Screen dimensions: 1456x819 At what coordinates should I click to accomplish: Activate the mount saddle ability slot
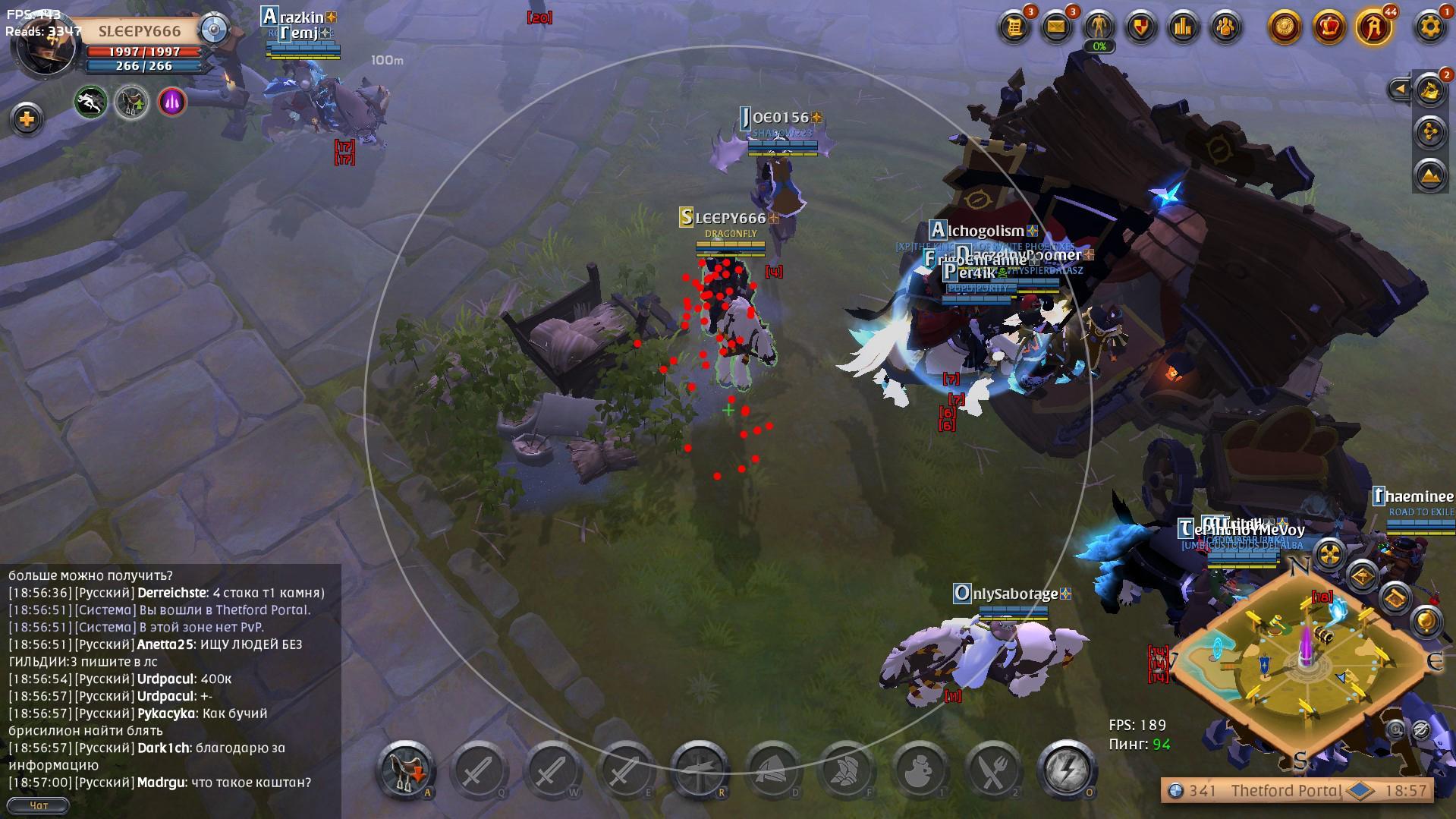click(x=407, y=770)
